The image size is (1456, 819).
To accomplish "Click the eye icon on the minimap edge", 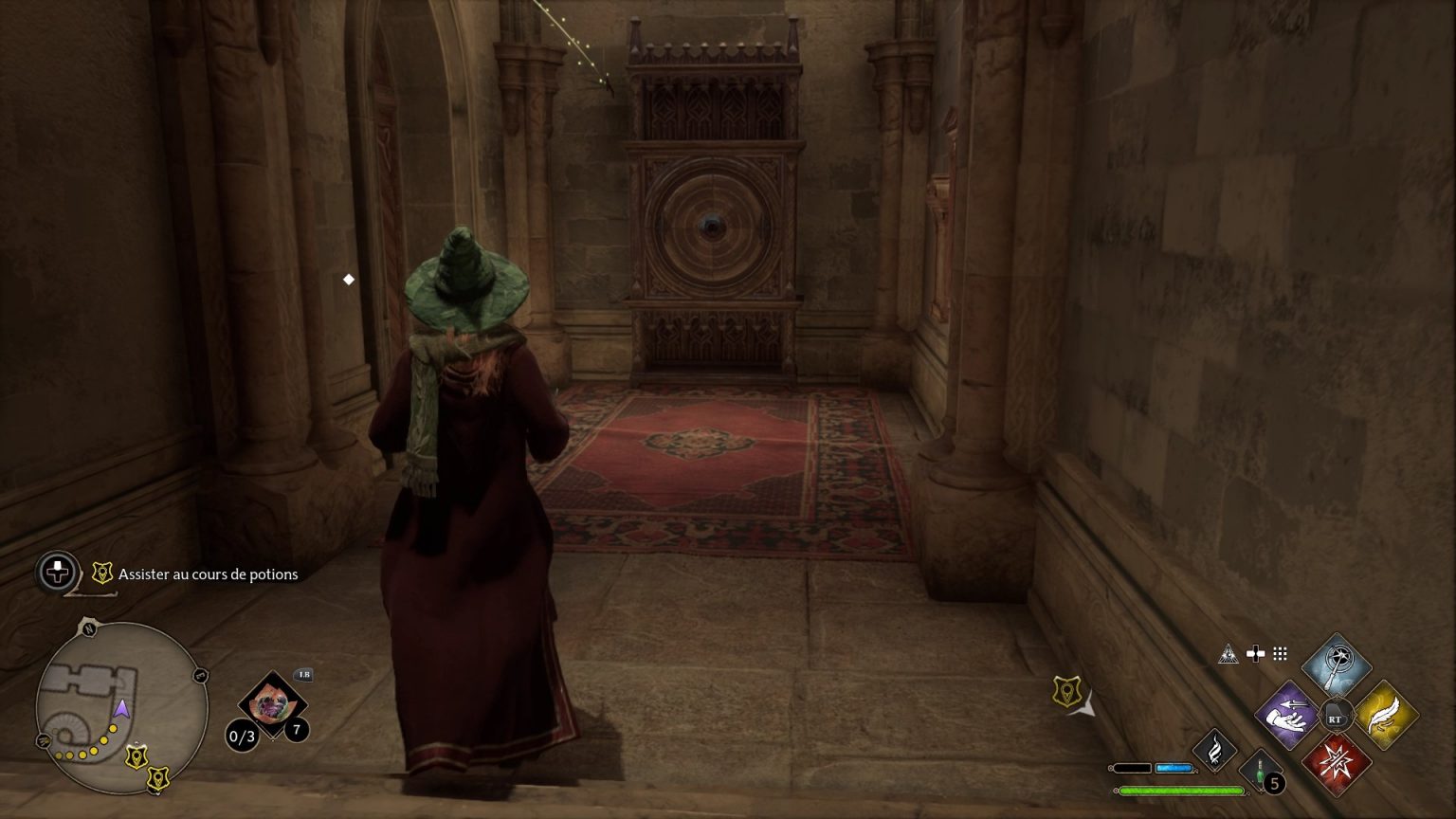I will (44, 742).
